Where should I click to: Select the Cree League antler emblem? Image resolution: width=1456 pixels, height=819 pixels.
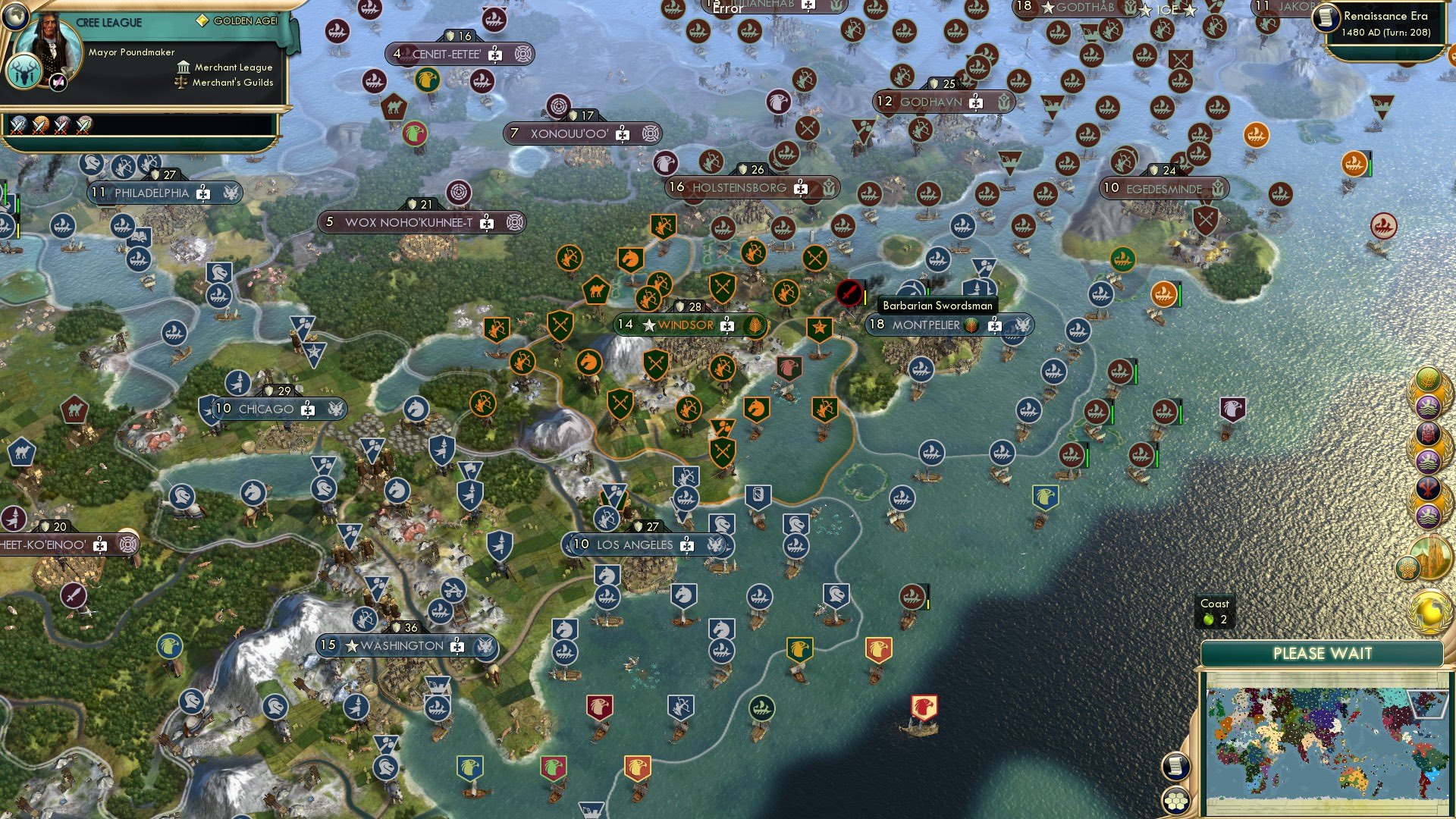tap(24, 74)
